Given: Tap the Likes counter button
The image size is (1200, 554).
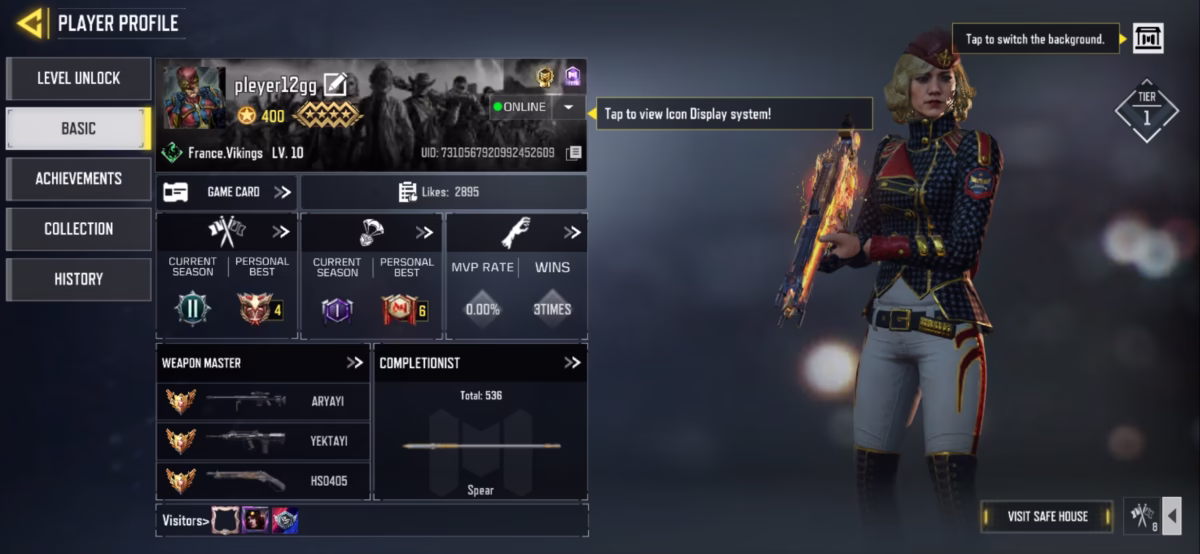Looking at the screenshot, I should click(444, 192).
